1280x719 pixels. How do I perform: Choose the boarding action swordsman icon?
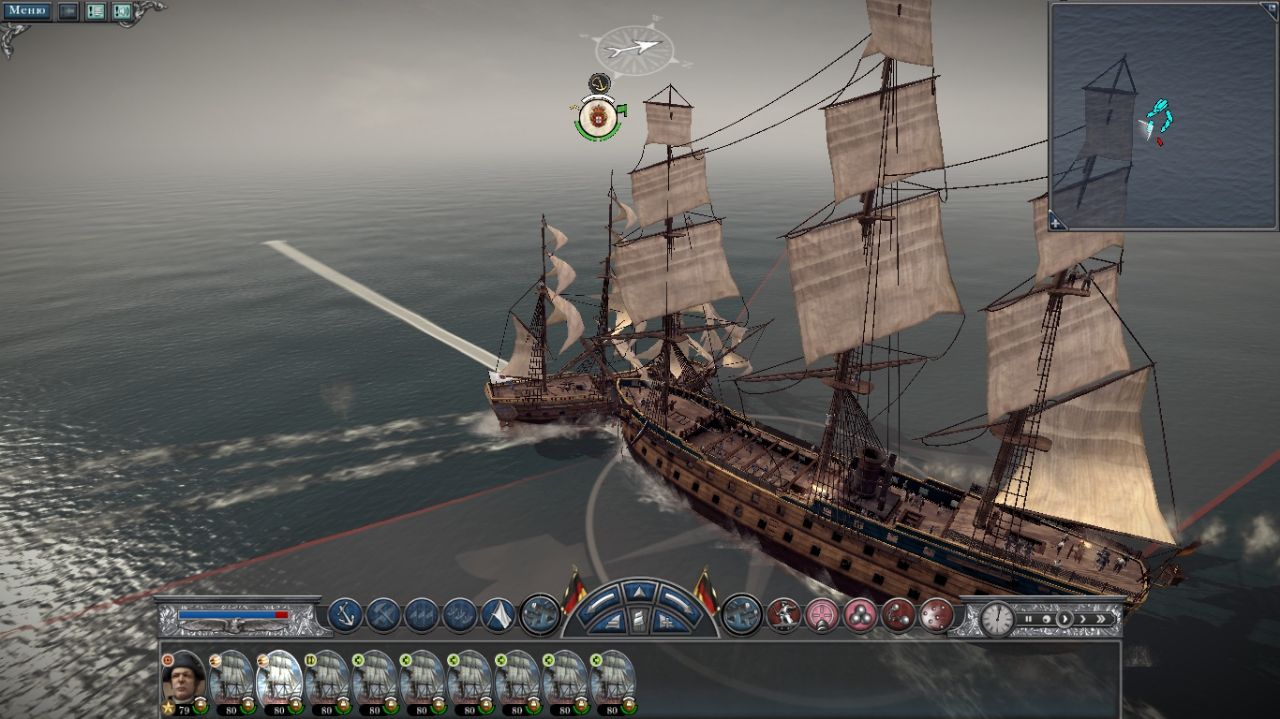[783, 614]
